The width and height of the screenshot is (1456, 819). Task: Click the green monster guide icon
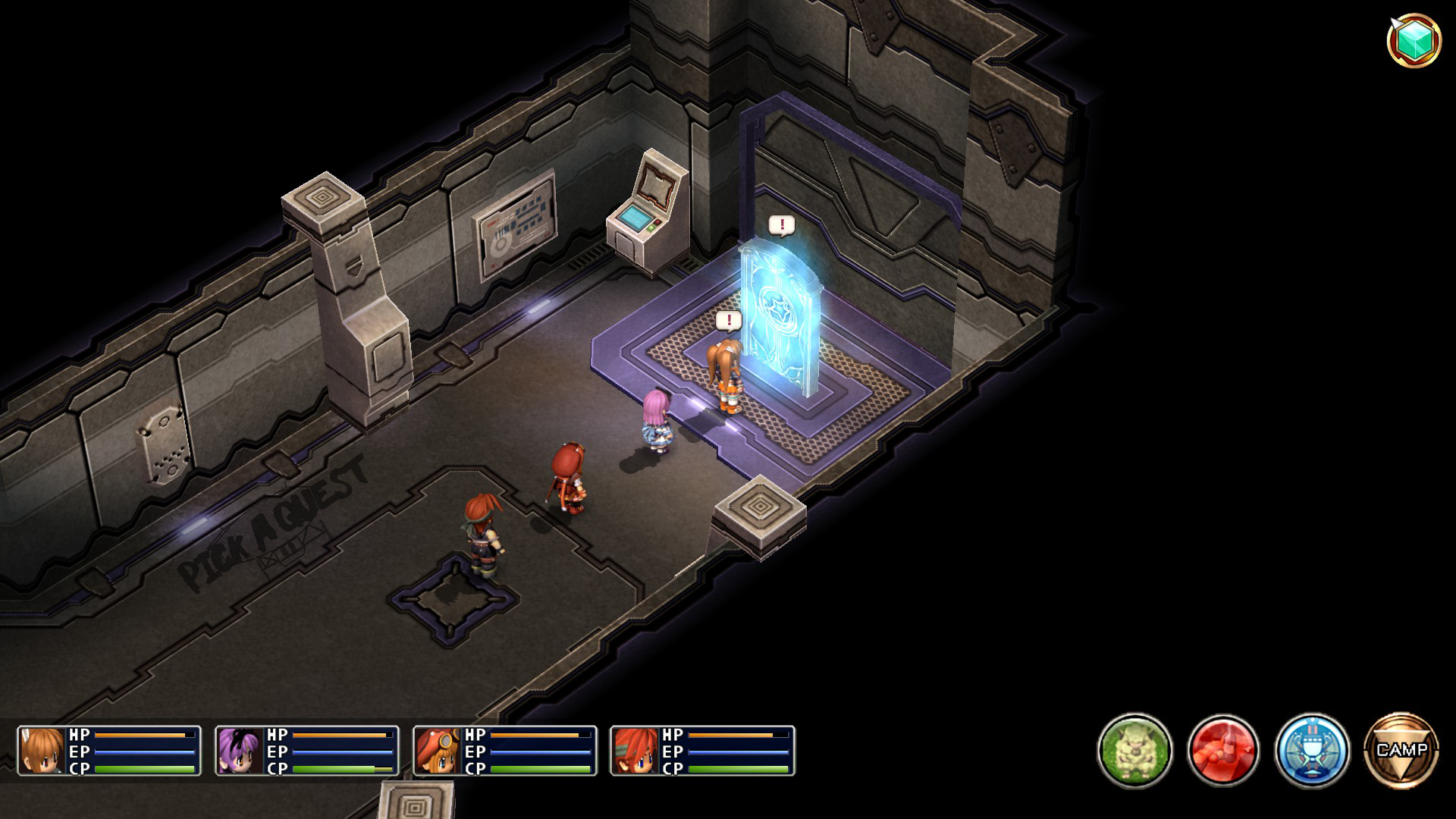pos(1134,750)
